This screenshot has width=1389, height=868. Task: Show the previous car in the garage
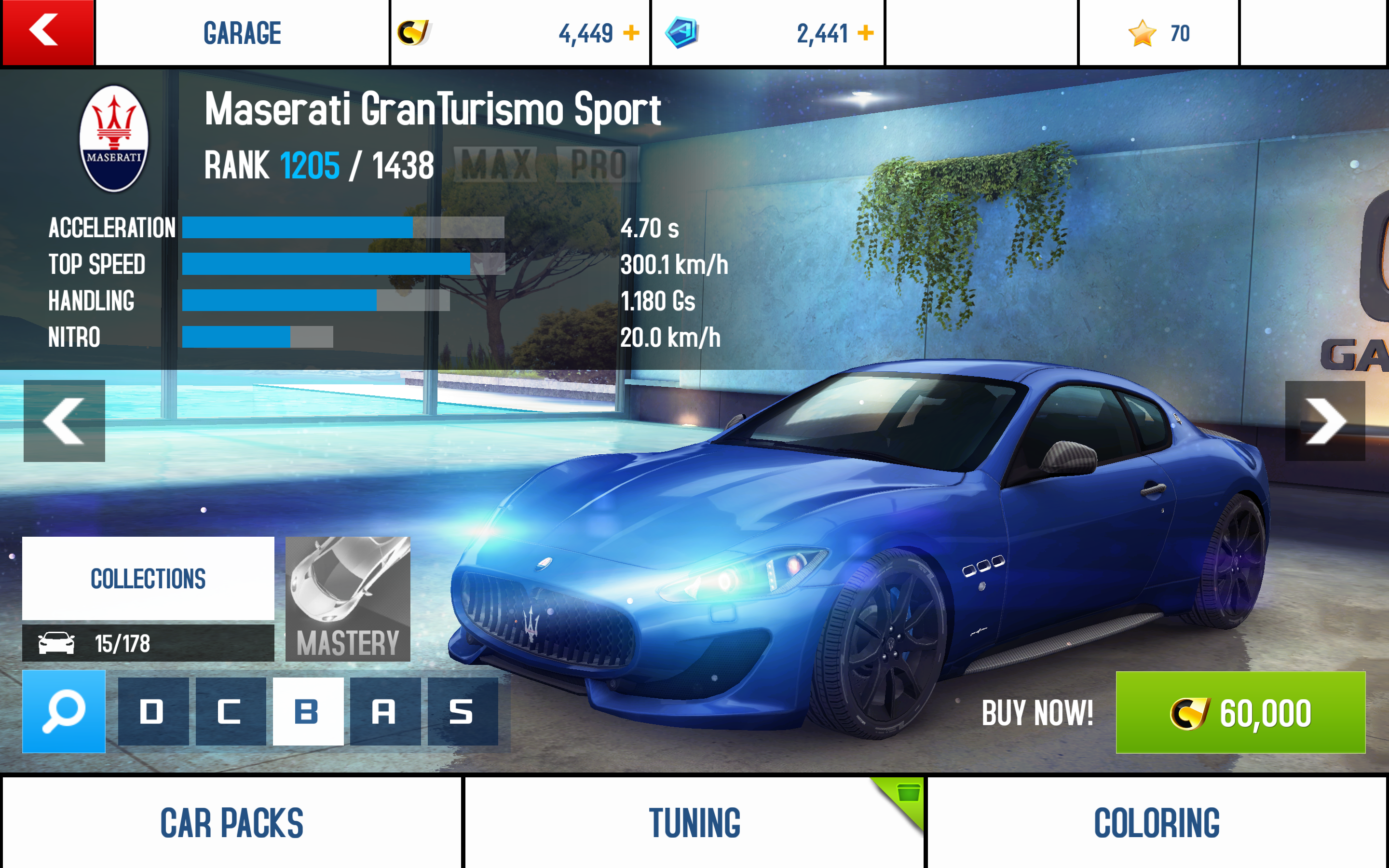tap(64, 421)
